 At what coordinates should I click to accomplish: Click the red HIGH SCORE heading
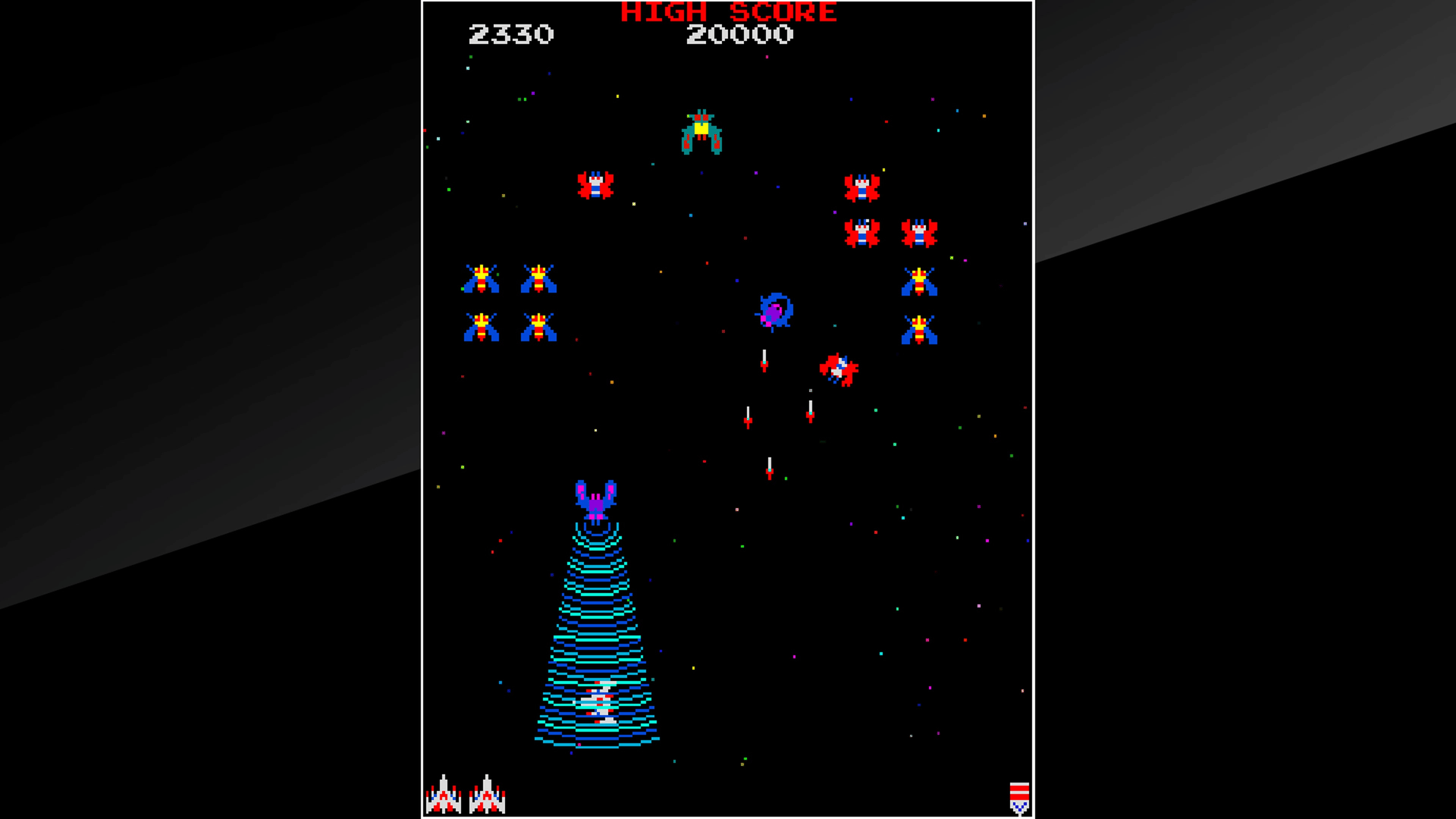click(728, 12)
